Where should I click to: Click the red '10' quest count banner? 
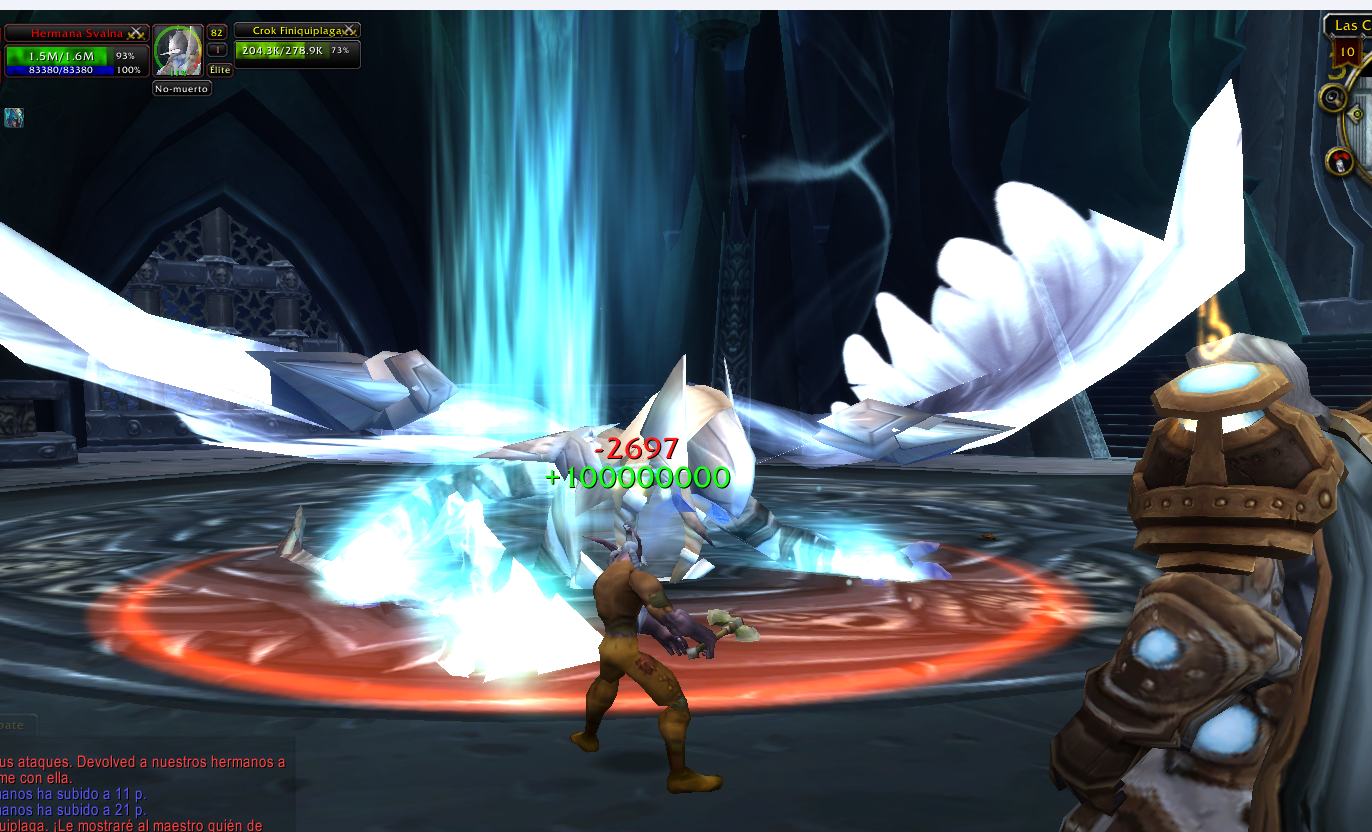point(1347,51)
